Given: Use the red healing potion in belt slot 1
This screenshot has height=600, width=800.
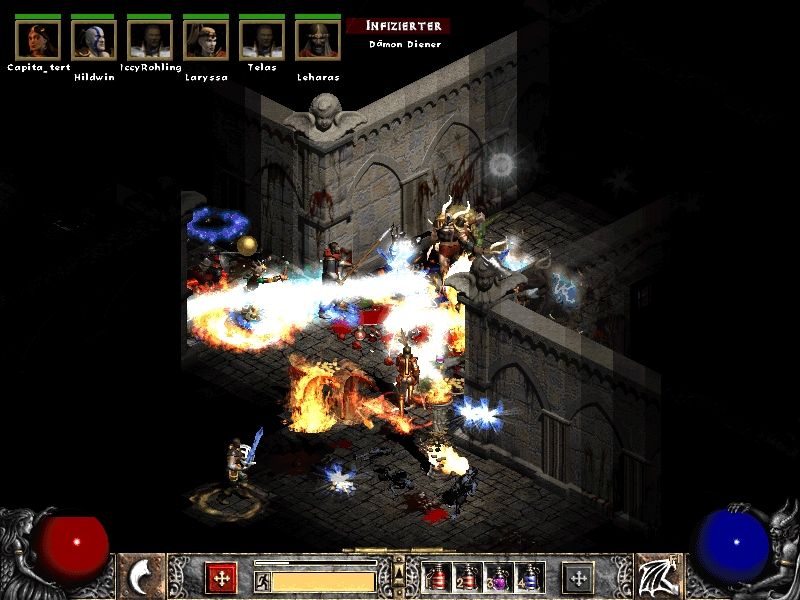Looking at the screenshot, I should pos(435,578).
